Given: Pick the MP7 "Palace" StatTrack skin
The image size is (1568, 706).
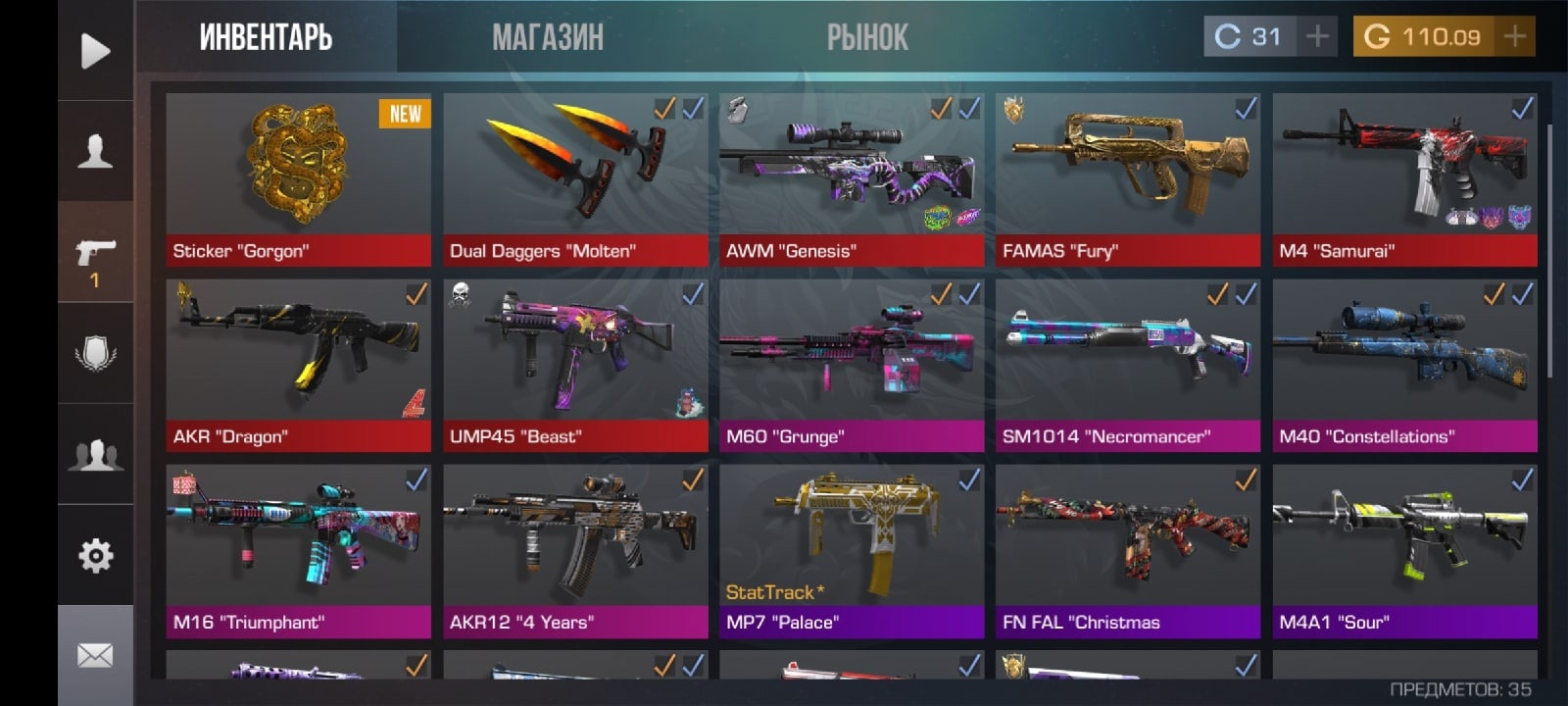Looking at the screenshot, I should tap(852, 550).
